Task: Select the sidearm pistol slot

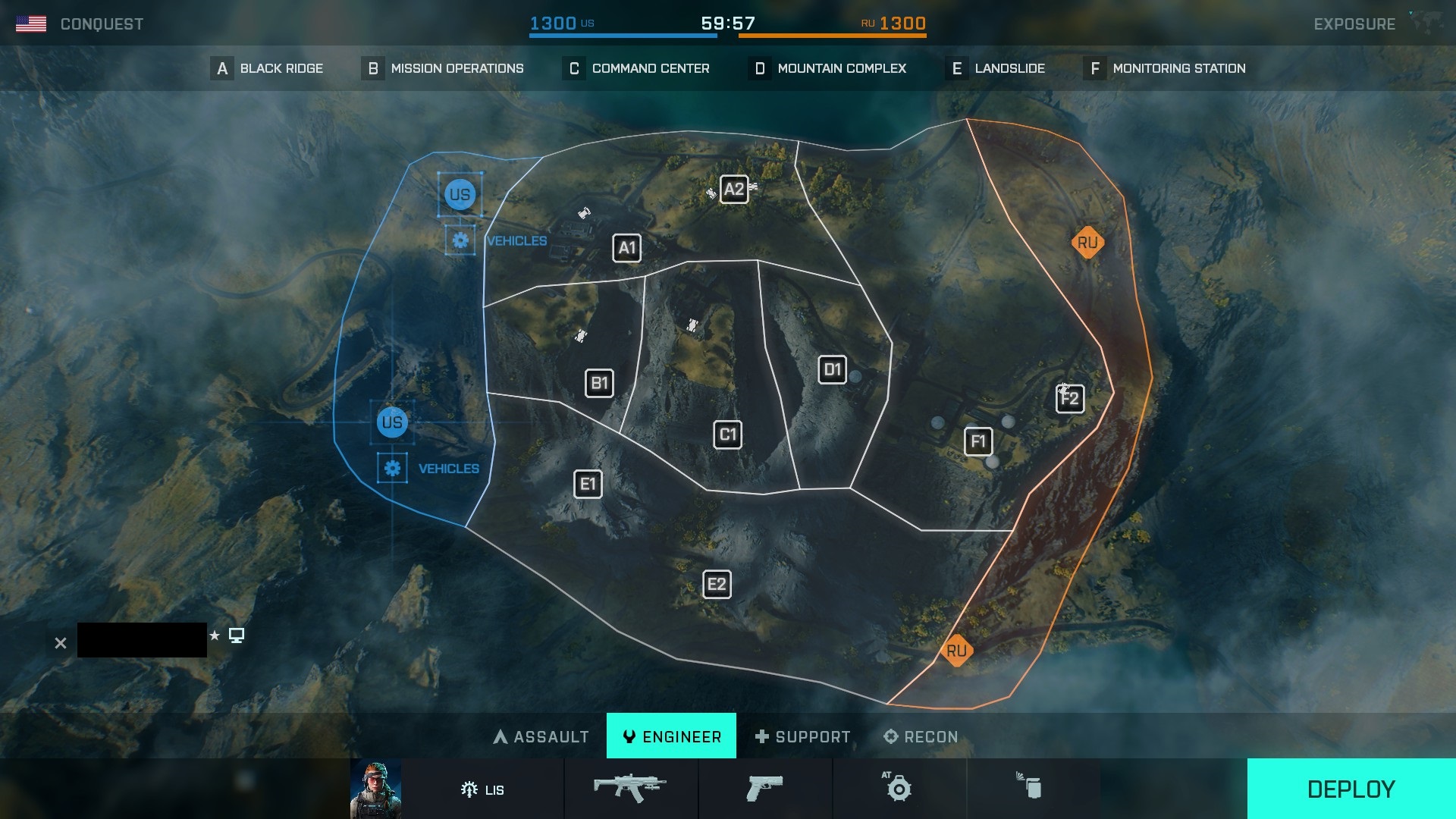Action: tap(764, 788)
